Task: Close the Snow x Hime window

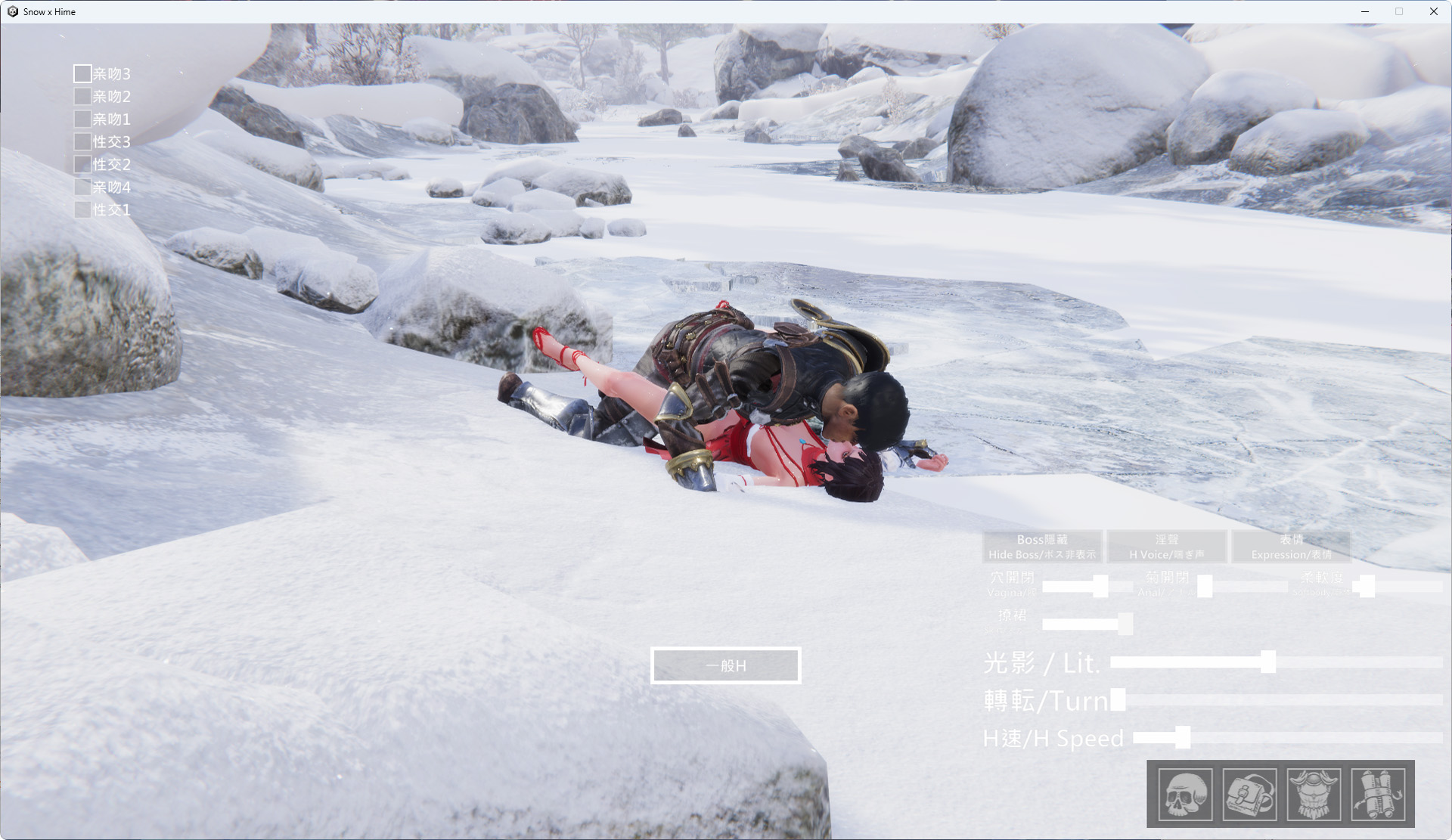Action: (x=1433, y=11)
